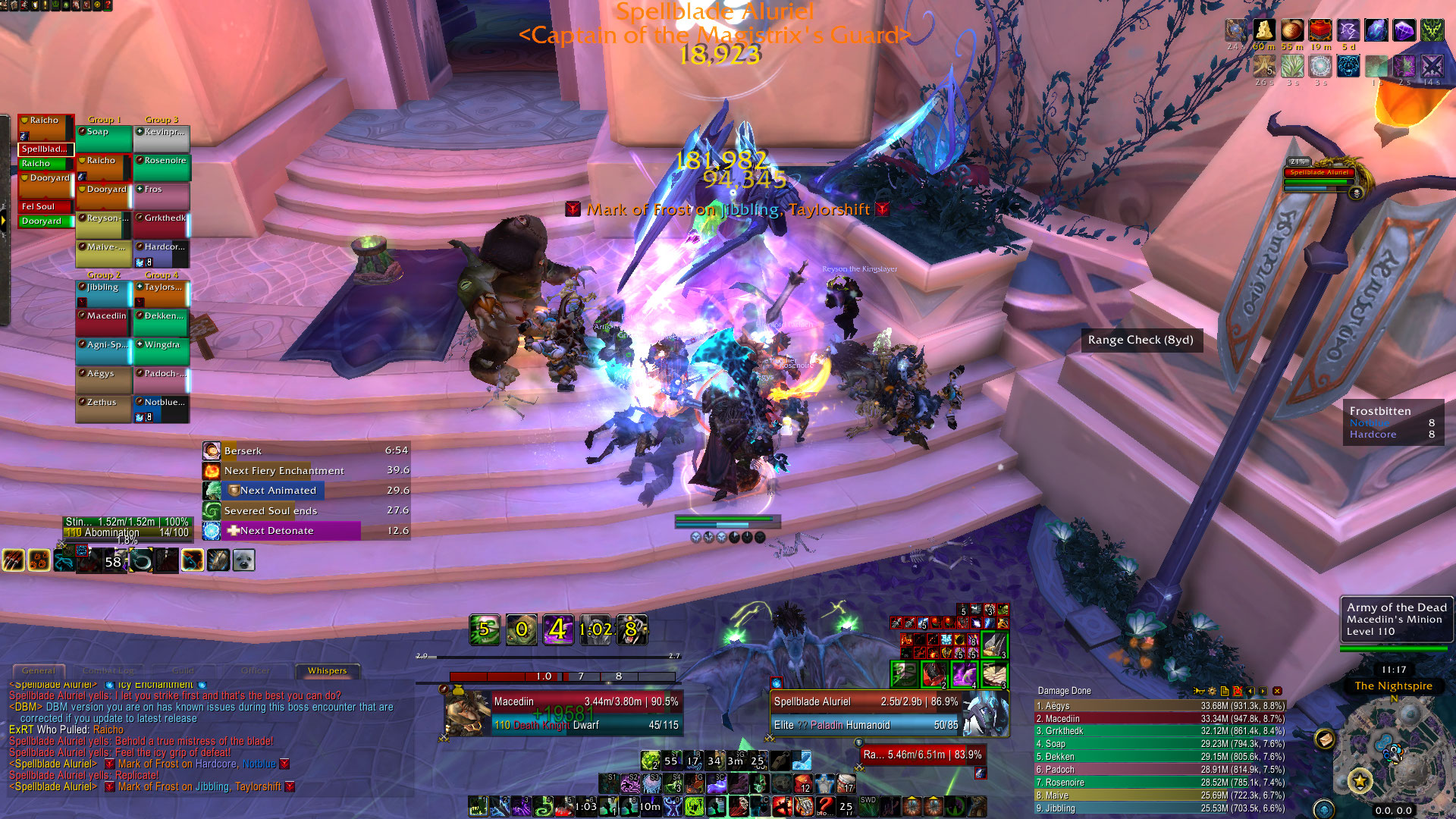This screenshot has height=819, width=1456.
Task: Click the Kevinpr raid frame
Action: (x=162, y=138)
